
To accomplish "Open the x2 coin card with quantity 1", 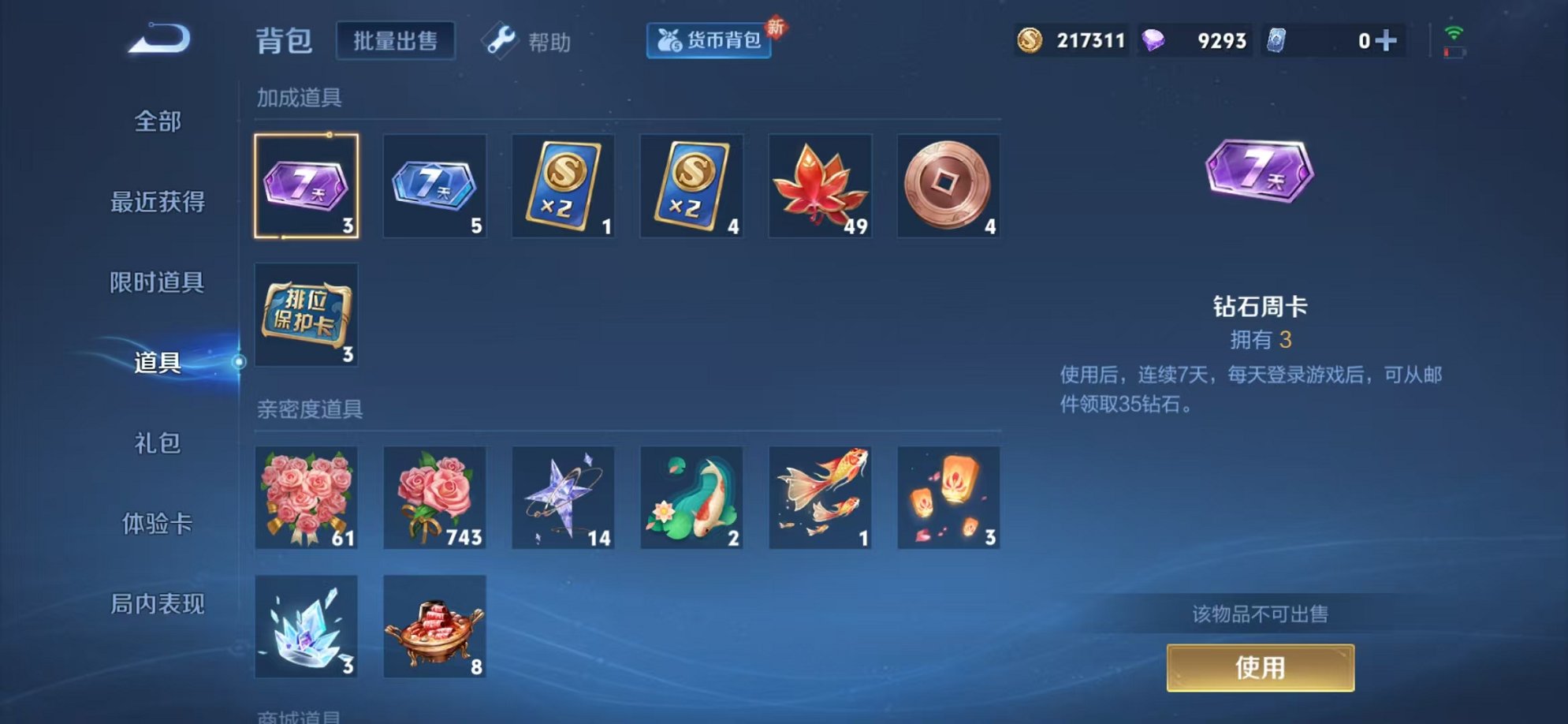I will tap(564, 185).
